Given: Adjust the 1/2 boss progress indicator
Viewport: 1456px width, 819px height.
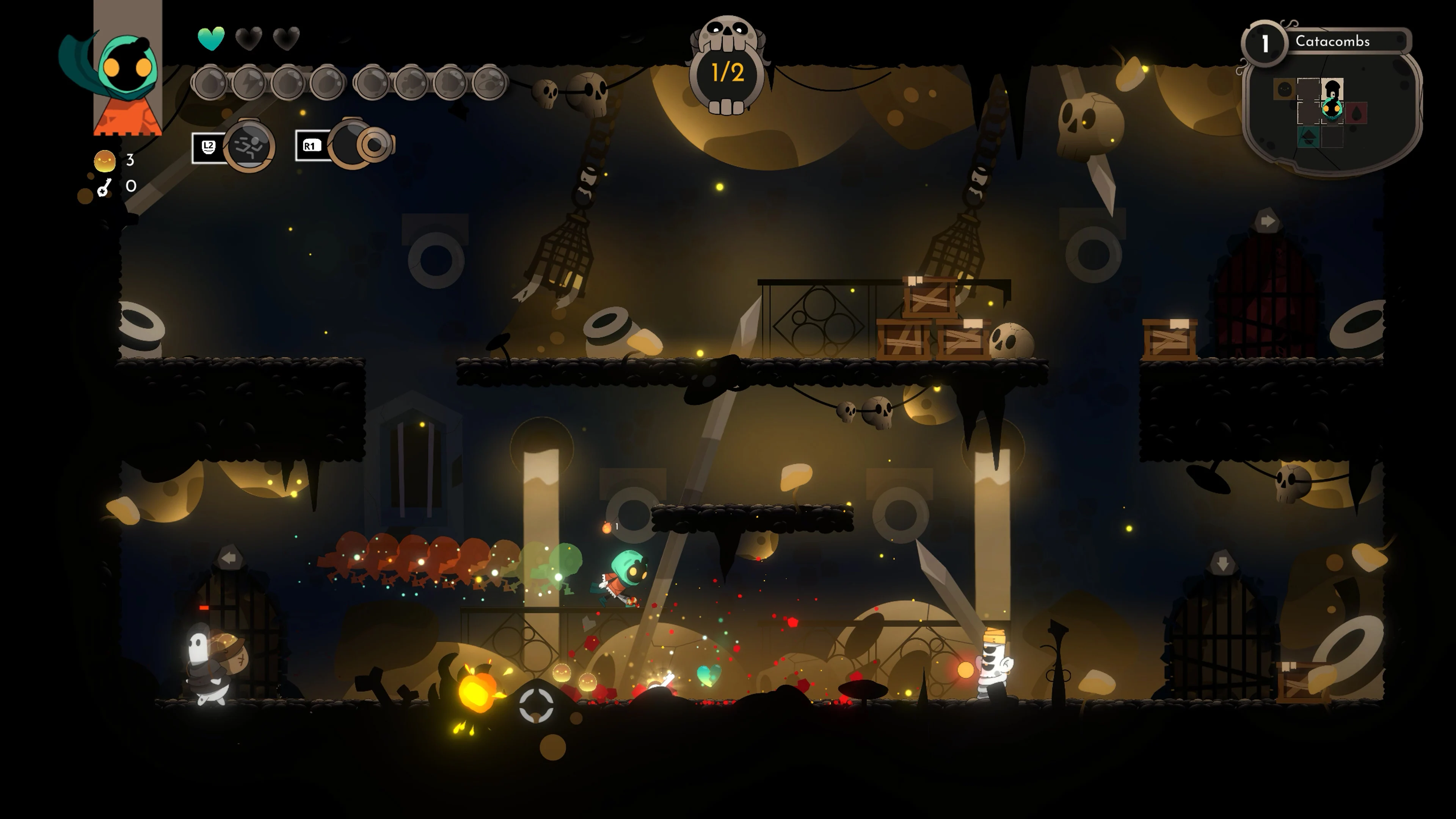Looking at the screenshot, I should point(728,74).
